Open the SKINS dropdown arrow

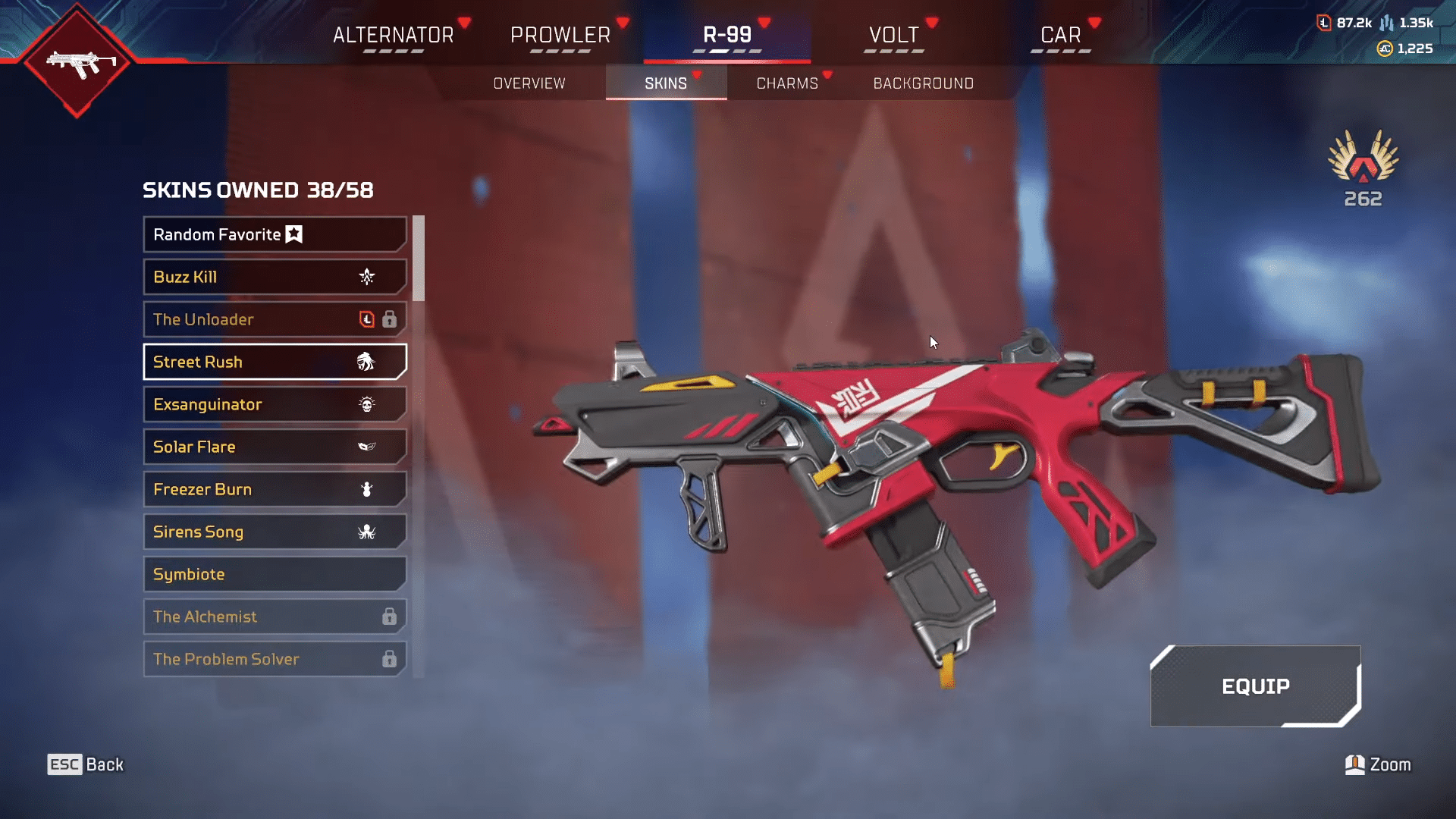point(698,76)
